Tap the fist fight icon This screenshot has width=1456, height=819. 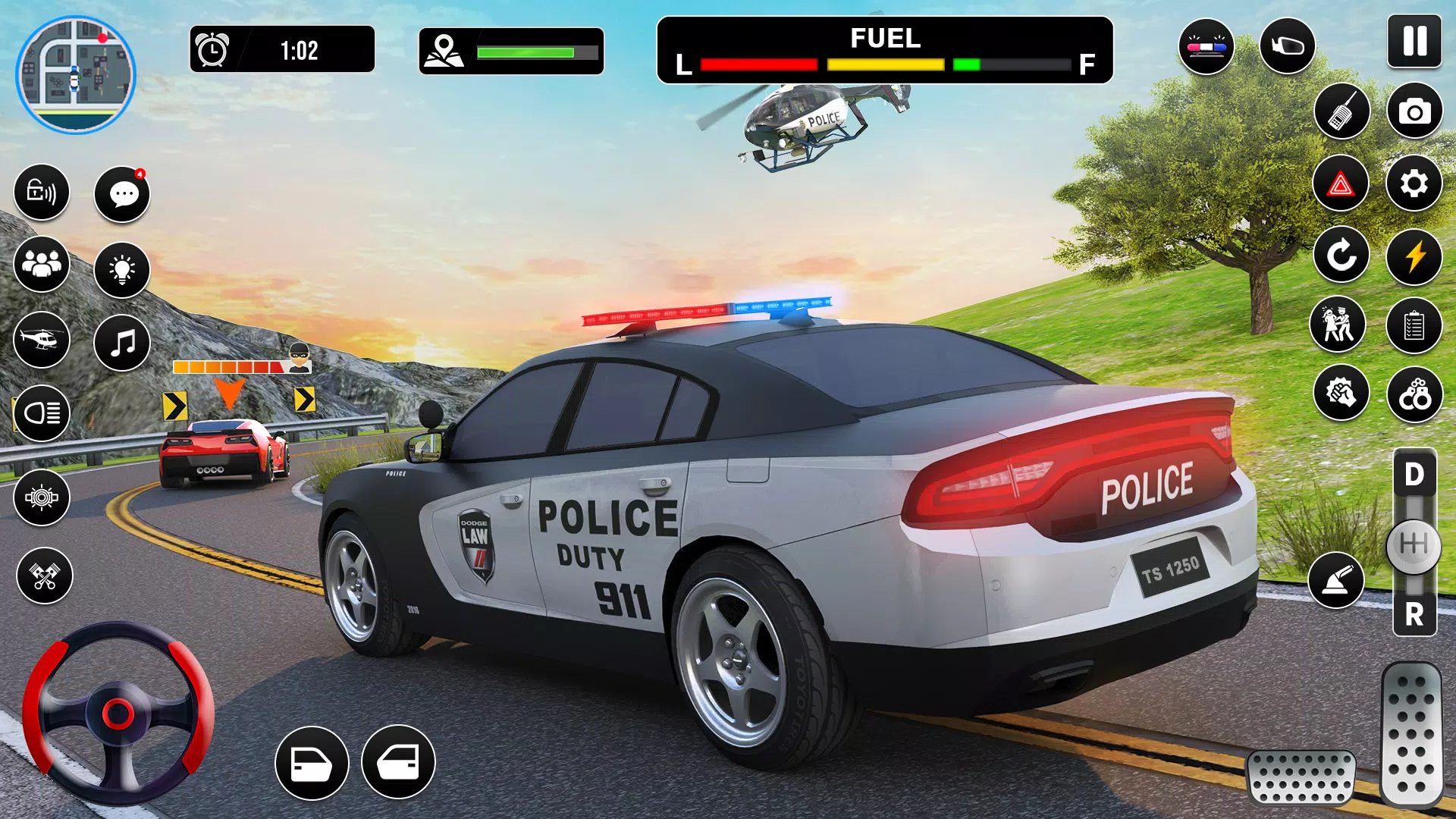[1342, 393]
